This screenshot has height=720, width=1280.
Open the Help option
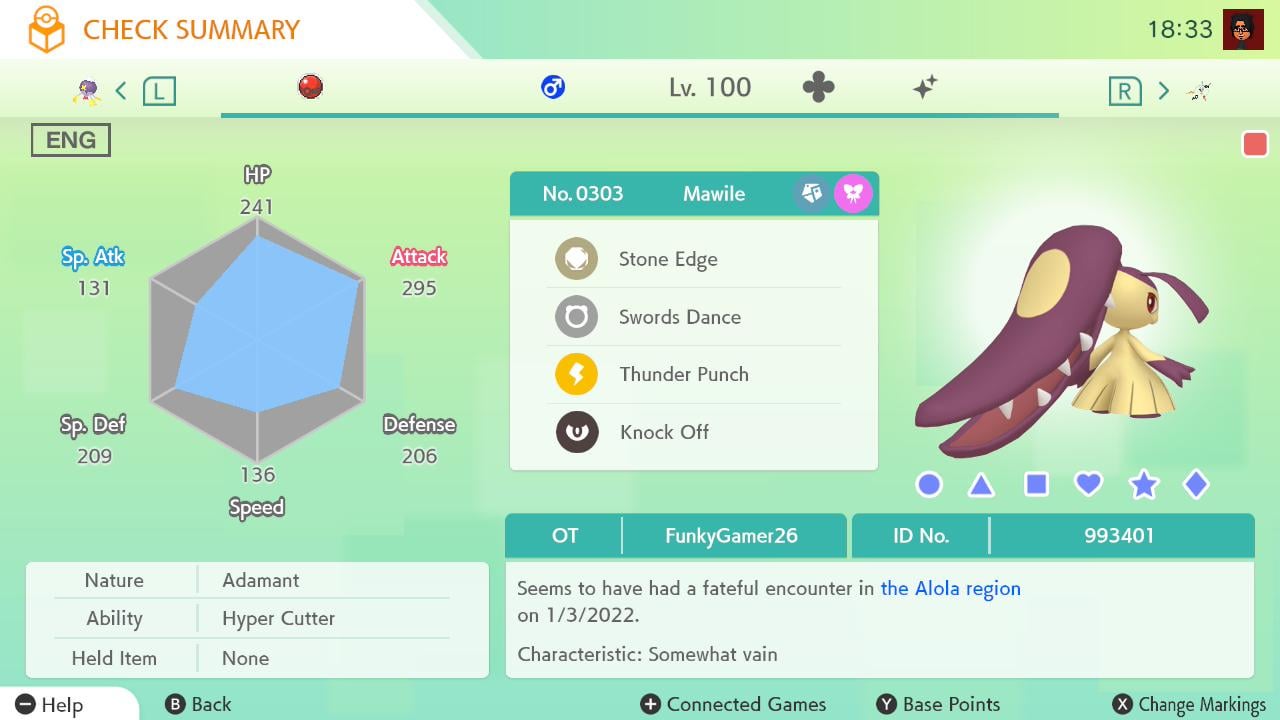tap(50, 705)
